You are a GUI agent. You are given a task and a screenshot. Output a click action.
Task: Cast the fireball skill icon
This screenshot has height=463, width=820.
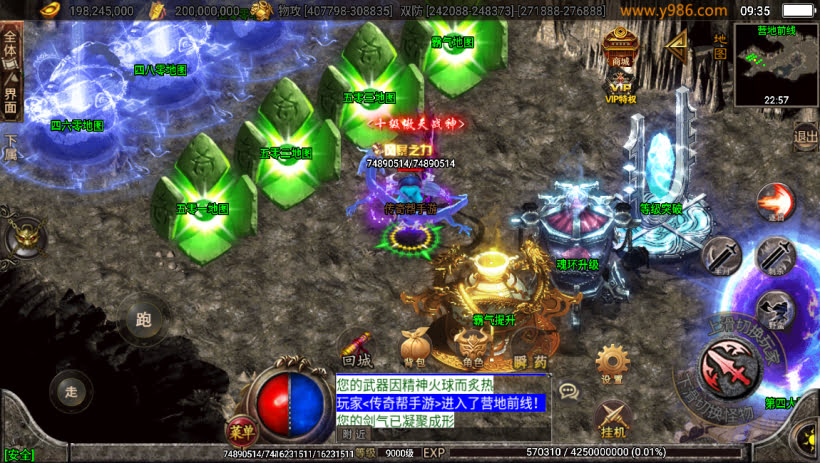pos(775,201)
